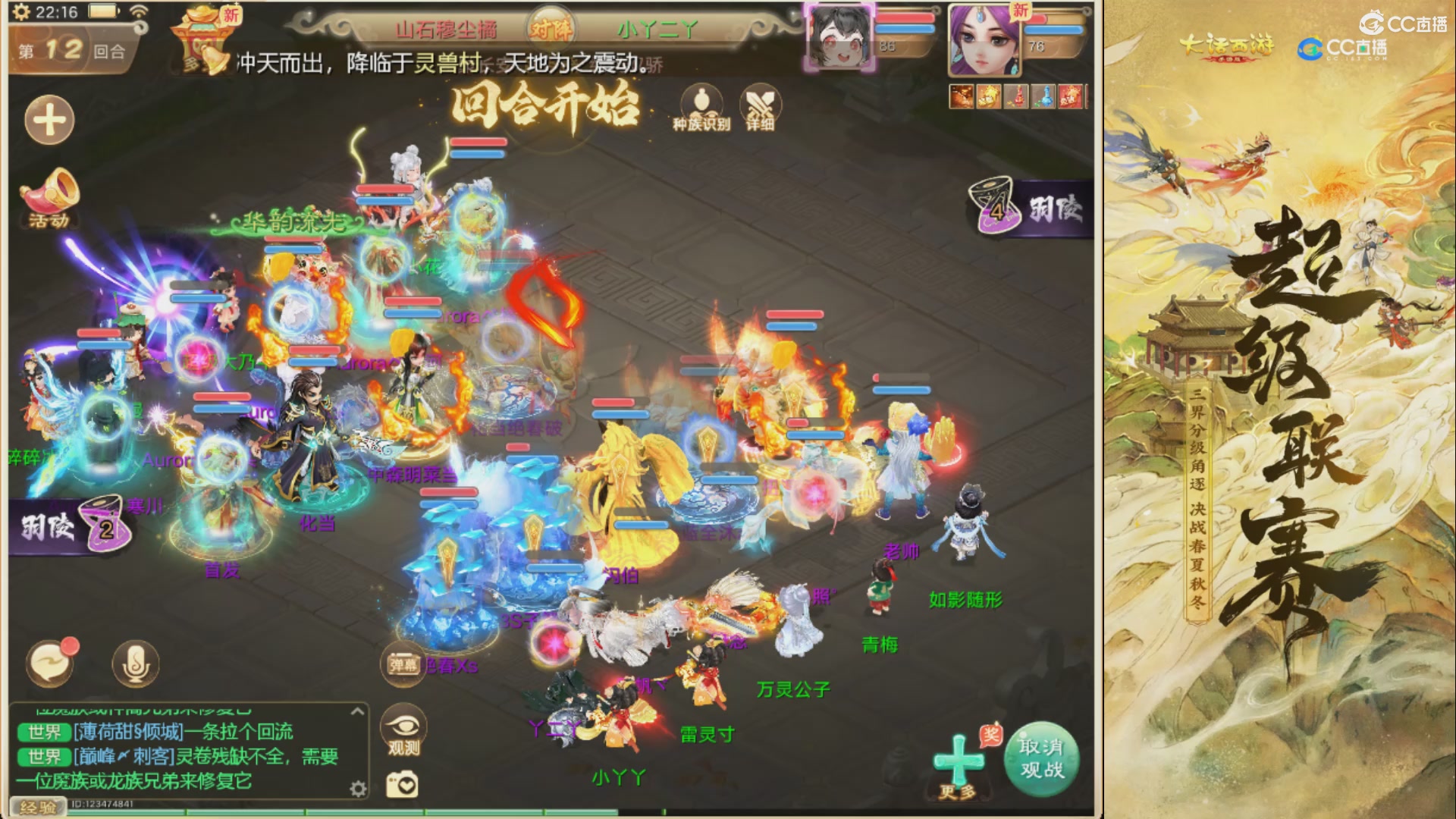This screenshot has width=1456, height=819.
Task: Open chat settings via the gear icon
Action: [x=356, y=790]
